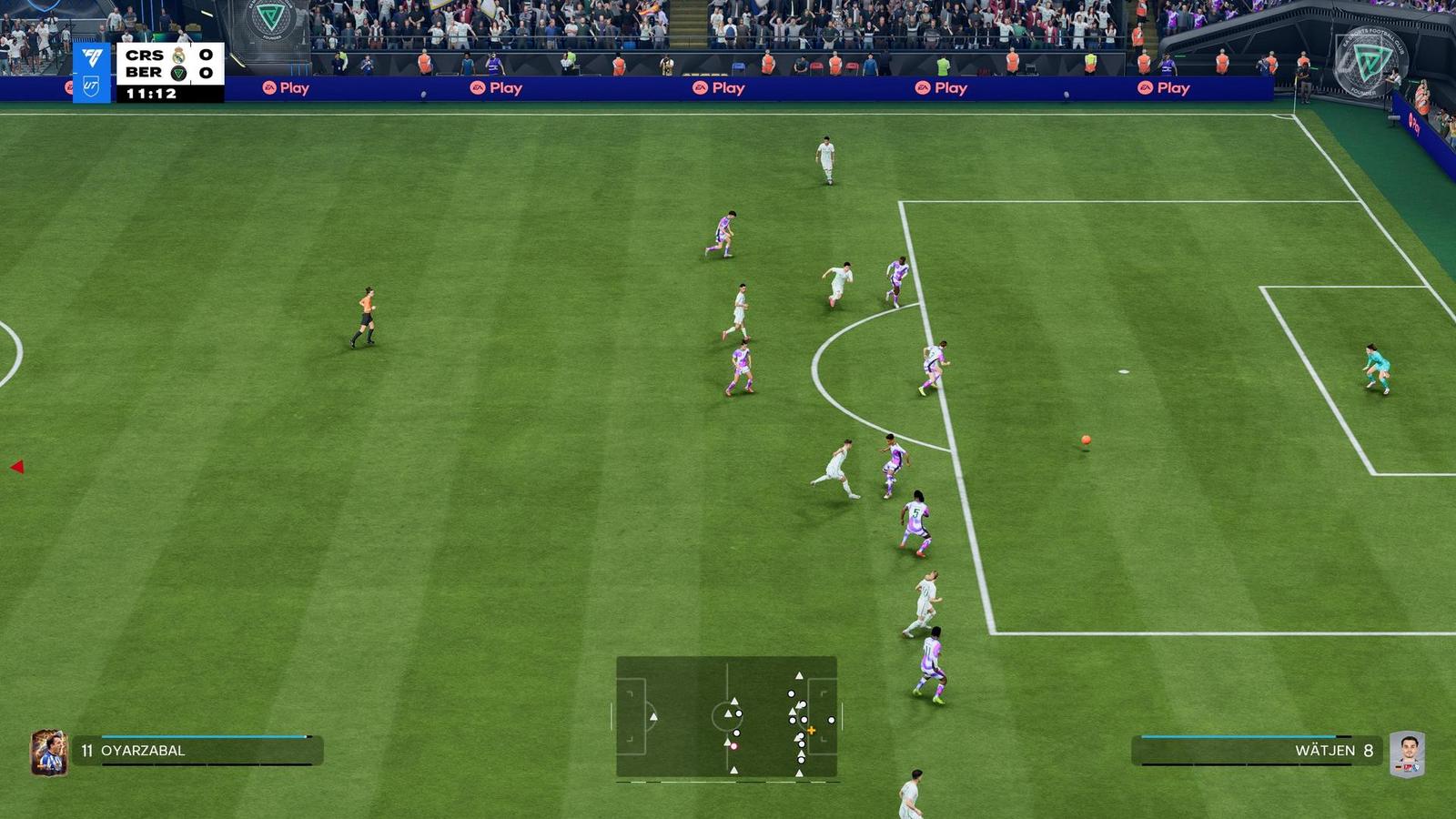Image resolution: width=1456 pixels, height=819 pixels.
Task: Click the match clock showing 11:12
Action: click(x=151, y=93)
